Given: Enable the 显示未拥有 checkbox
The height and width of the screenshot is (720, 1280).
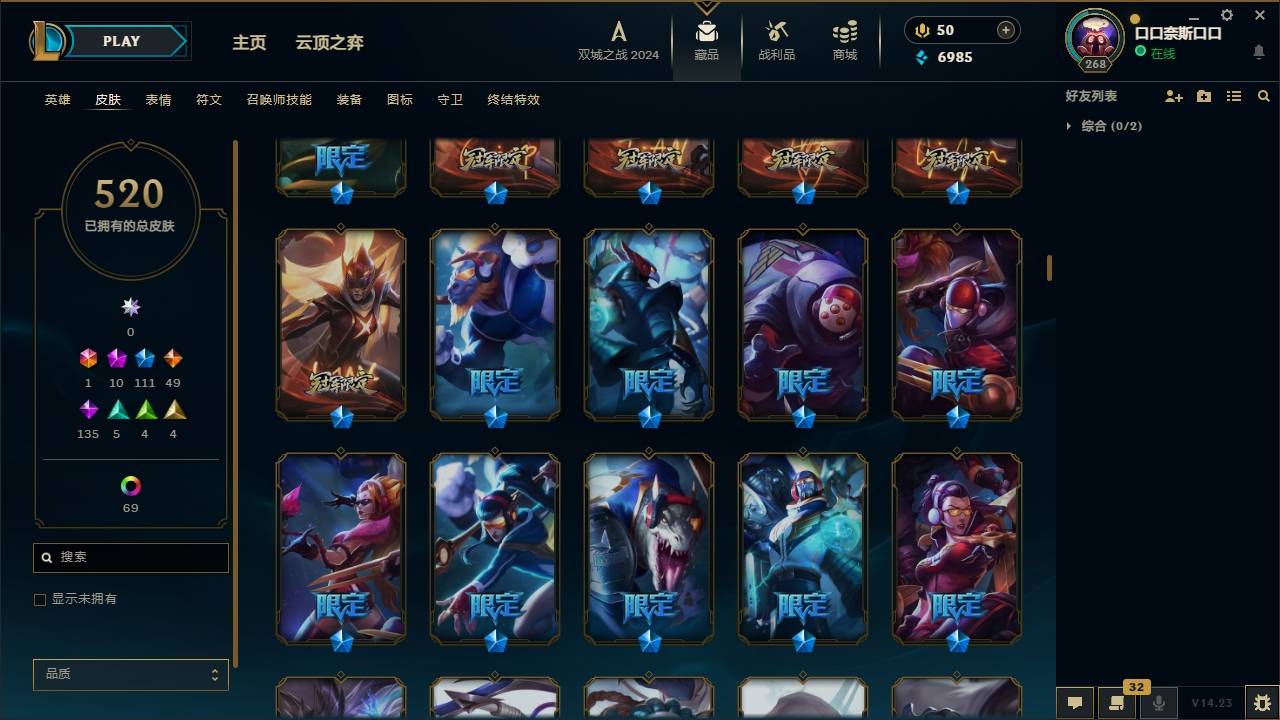Looking at the screenshot, I should coord(40,599).
